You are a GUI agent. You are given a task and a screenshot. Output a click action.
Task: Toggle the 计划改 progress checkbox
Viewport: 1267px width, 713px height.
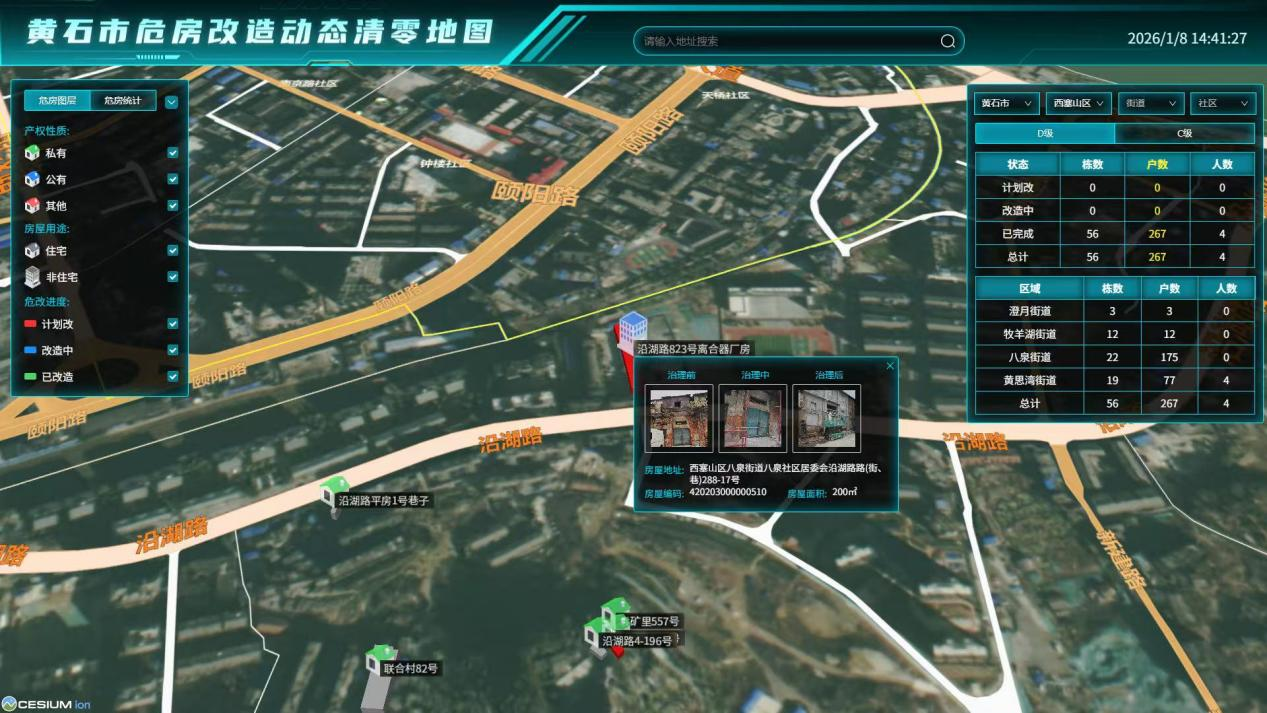point(173,324)
